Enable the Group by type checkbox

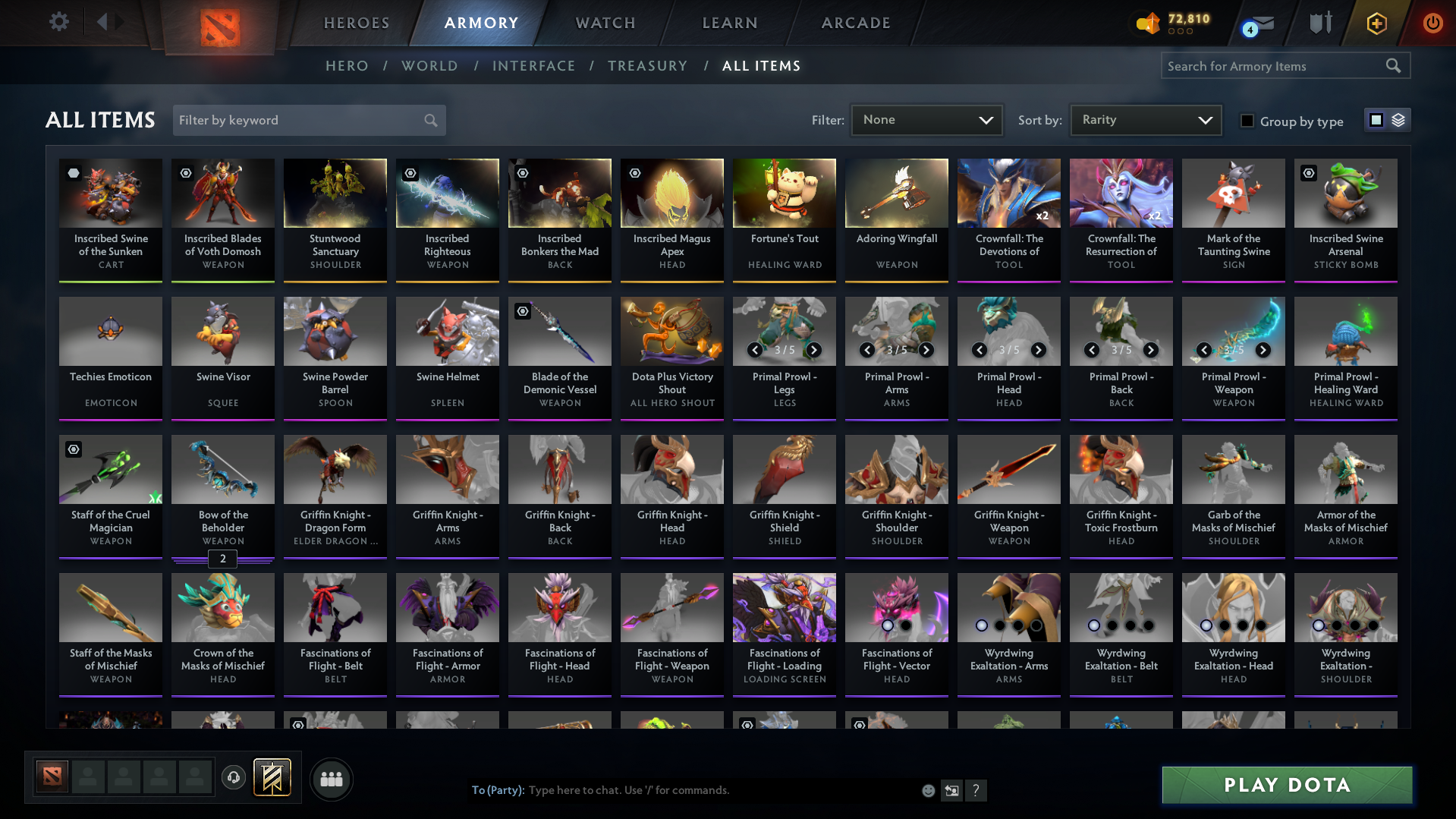click(1247, 121)
